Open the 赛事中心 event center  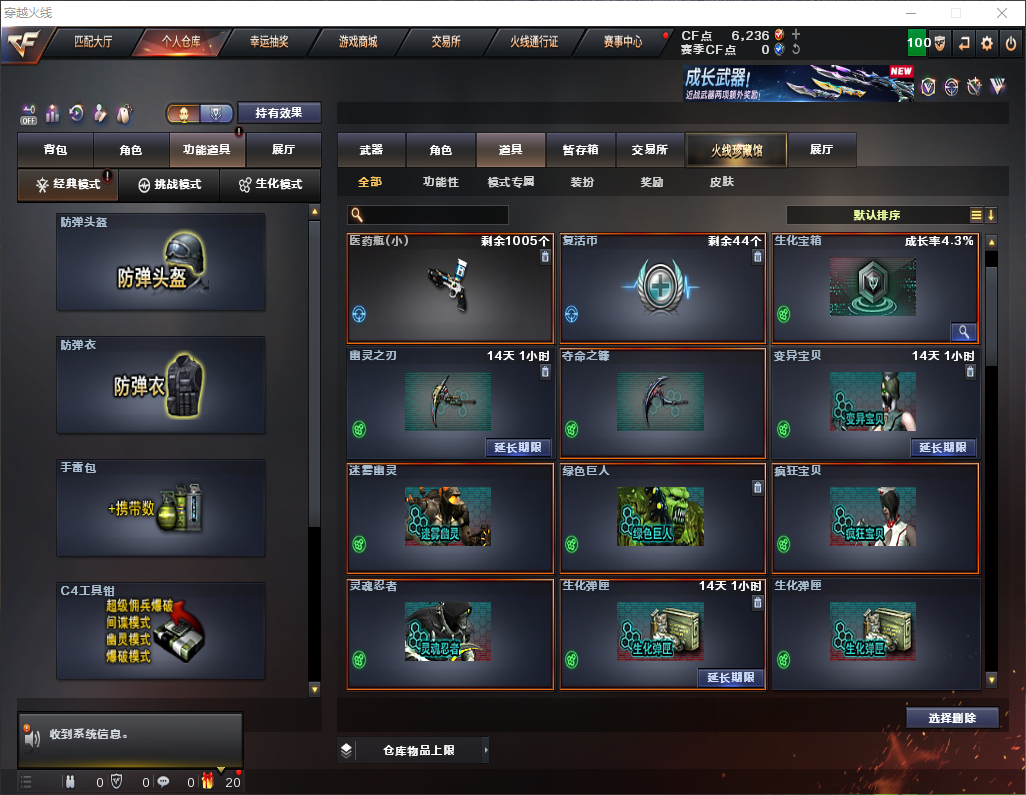click(622, 42)
